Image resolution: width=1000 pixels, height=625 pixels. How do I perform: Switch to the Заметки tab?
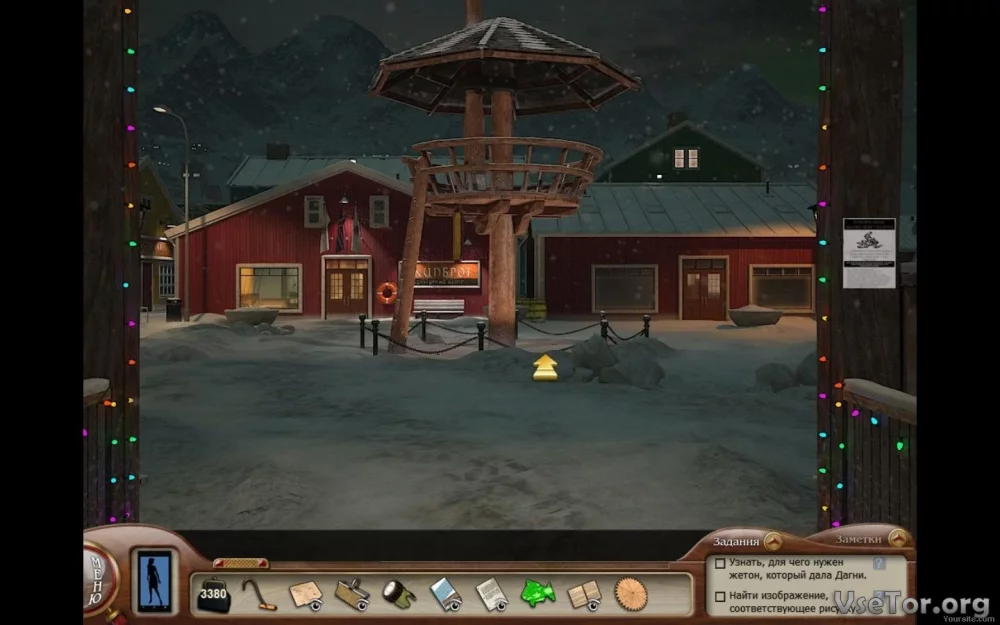tap(858, 538)
